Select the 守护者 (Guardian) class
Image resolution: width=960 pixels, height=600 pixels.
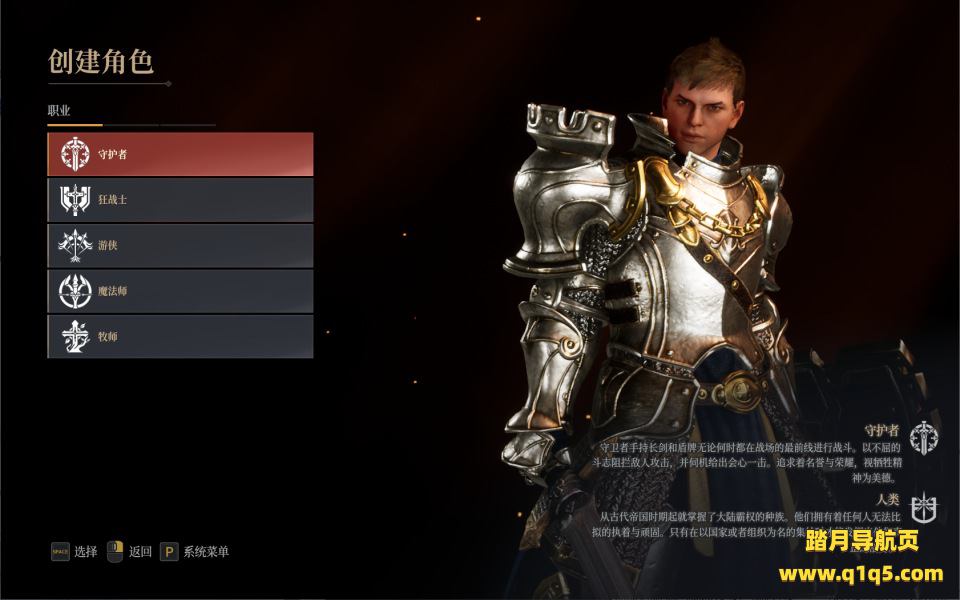180,154
